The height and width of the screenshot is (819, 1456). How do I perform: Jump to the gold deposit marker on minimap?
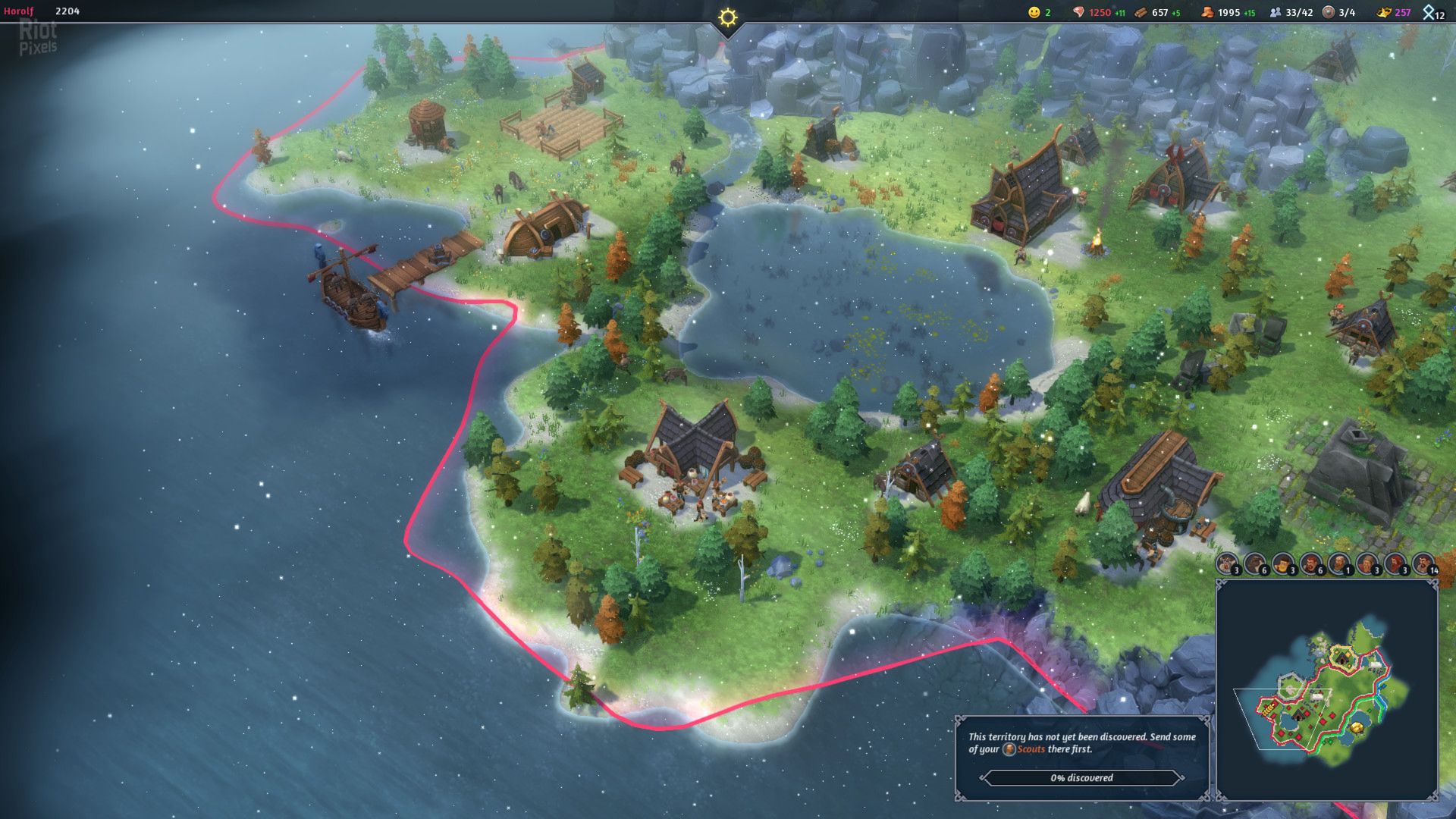click(1357, 728)
